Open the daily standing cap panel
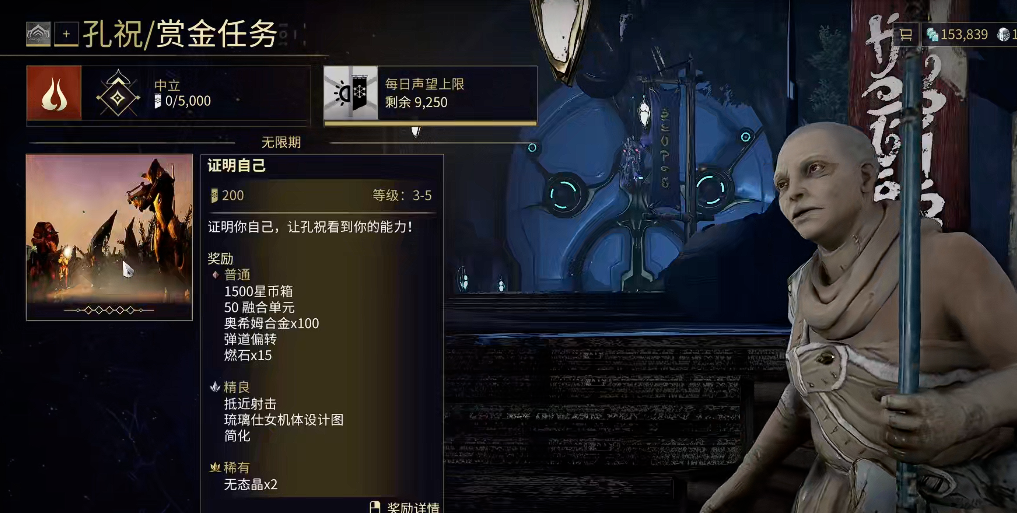Screen dimensions: 1017x513 [x=430, y=93]
